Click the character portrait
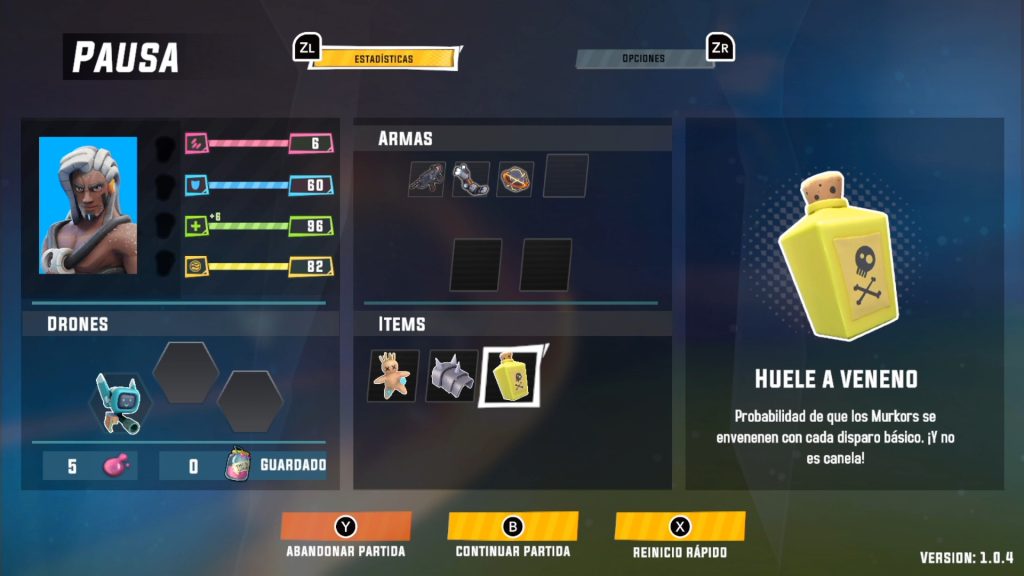This screenshot has width=1024, height=576. tap(88, 206)
